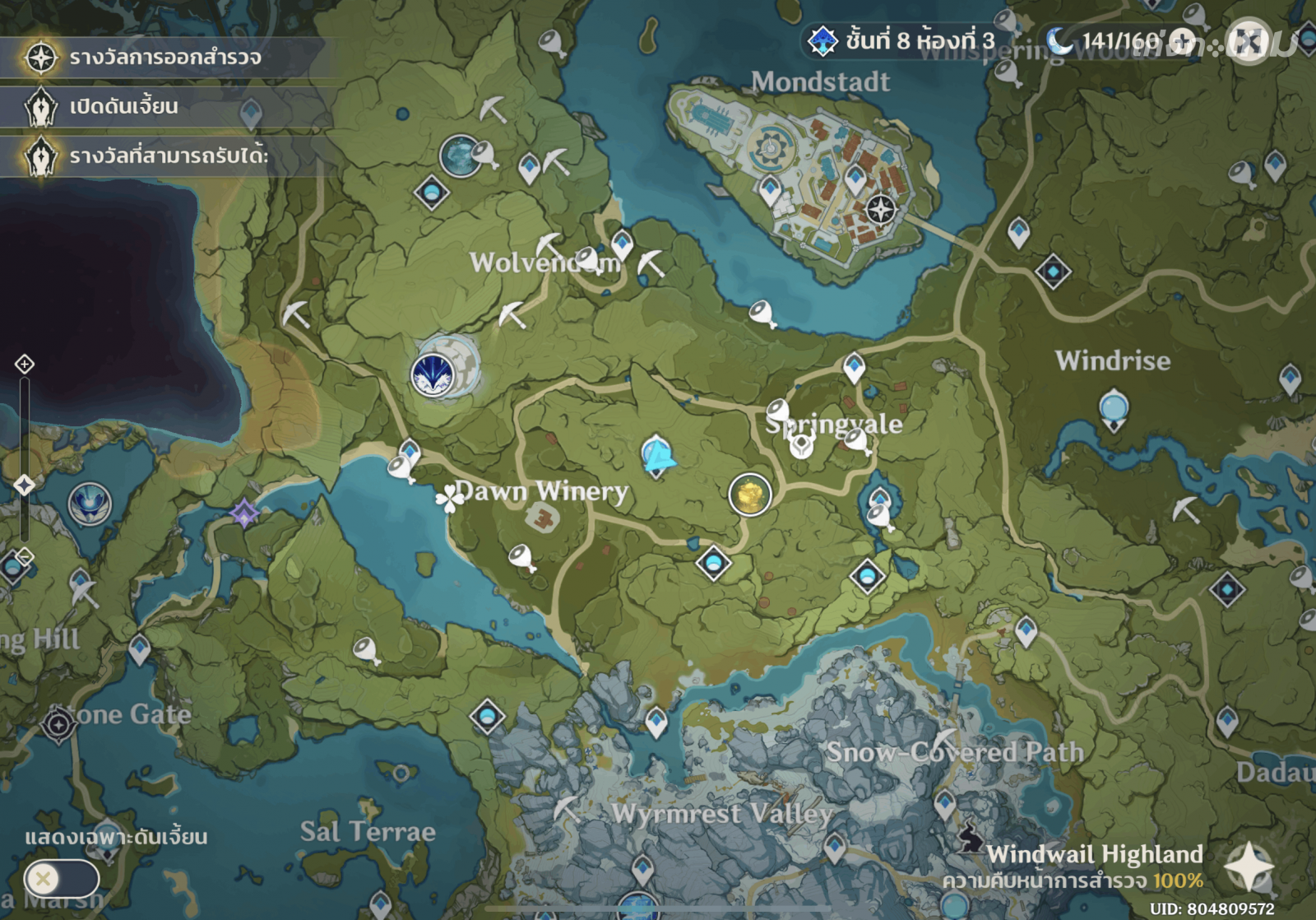The height and width of the screenshot is (920, 1316).
Task: Close the map with the X button
Action: click(x=1249, y=41)
